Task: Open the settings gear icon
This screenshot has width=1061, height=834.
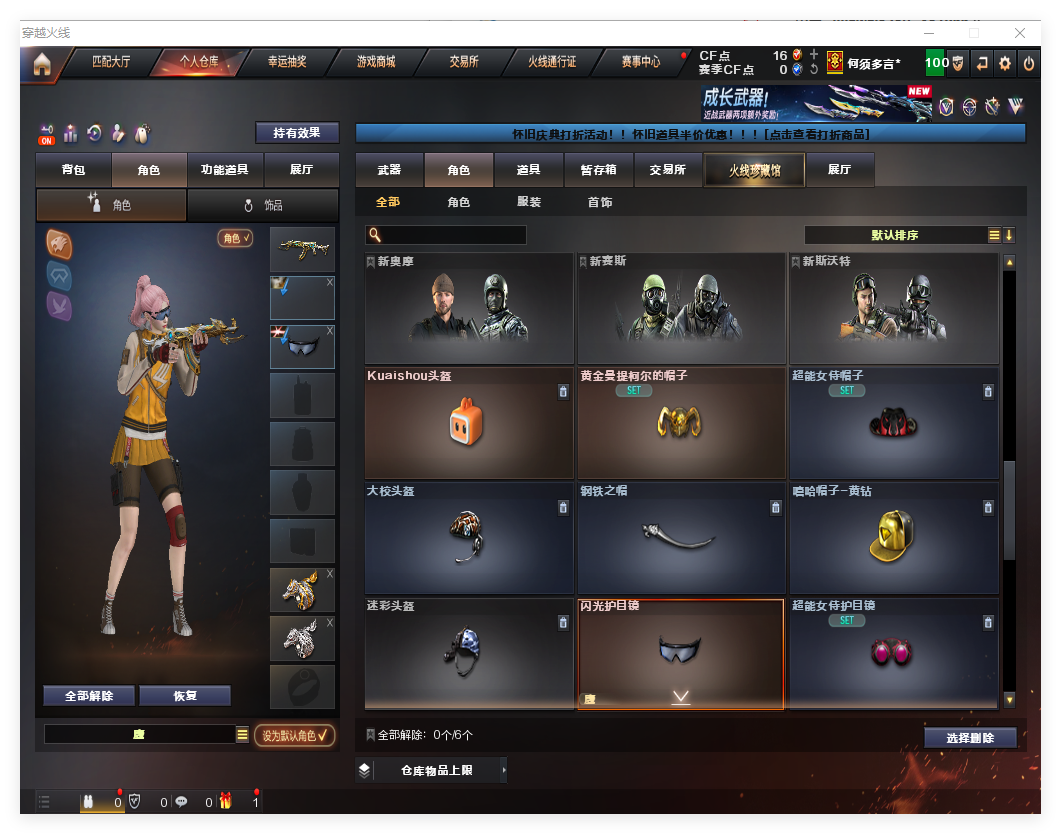Action: tap(1005, 63)
